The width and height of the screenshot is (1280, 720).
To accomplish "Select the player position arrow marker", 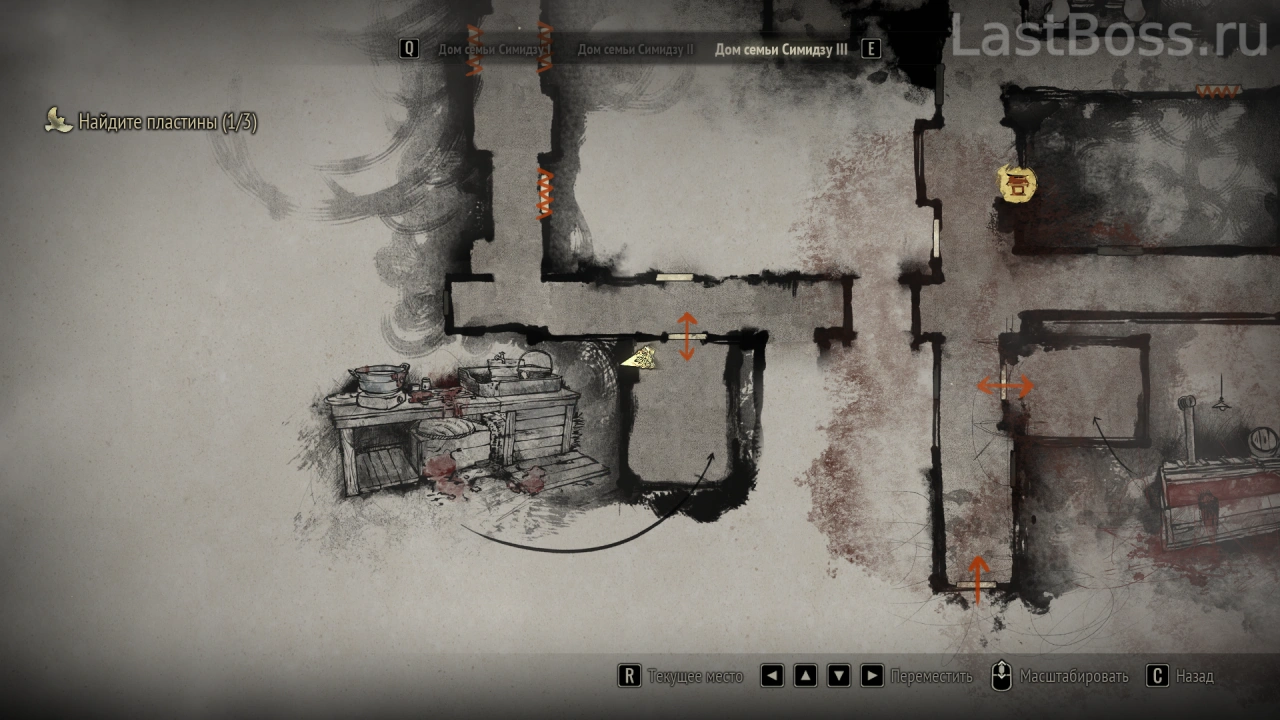I will click(x=639, y=358).
